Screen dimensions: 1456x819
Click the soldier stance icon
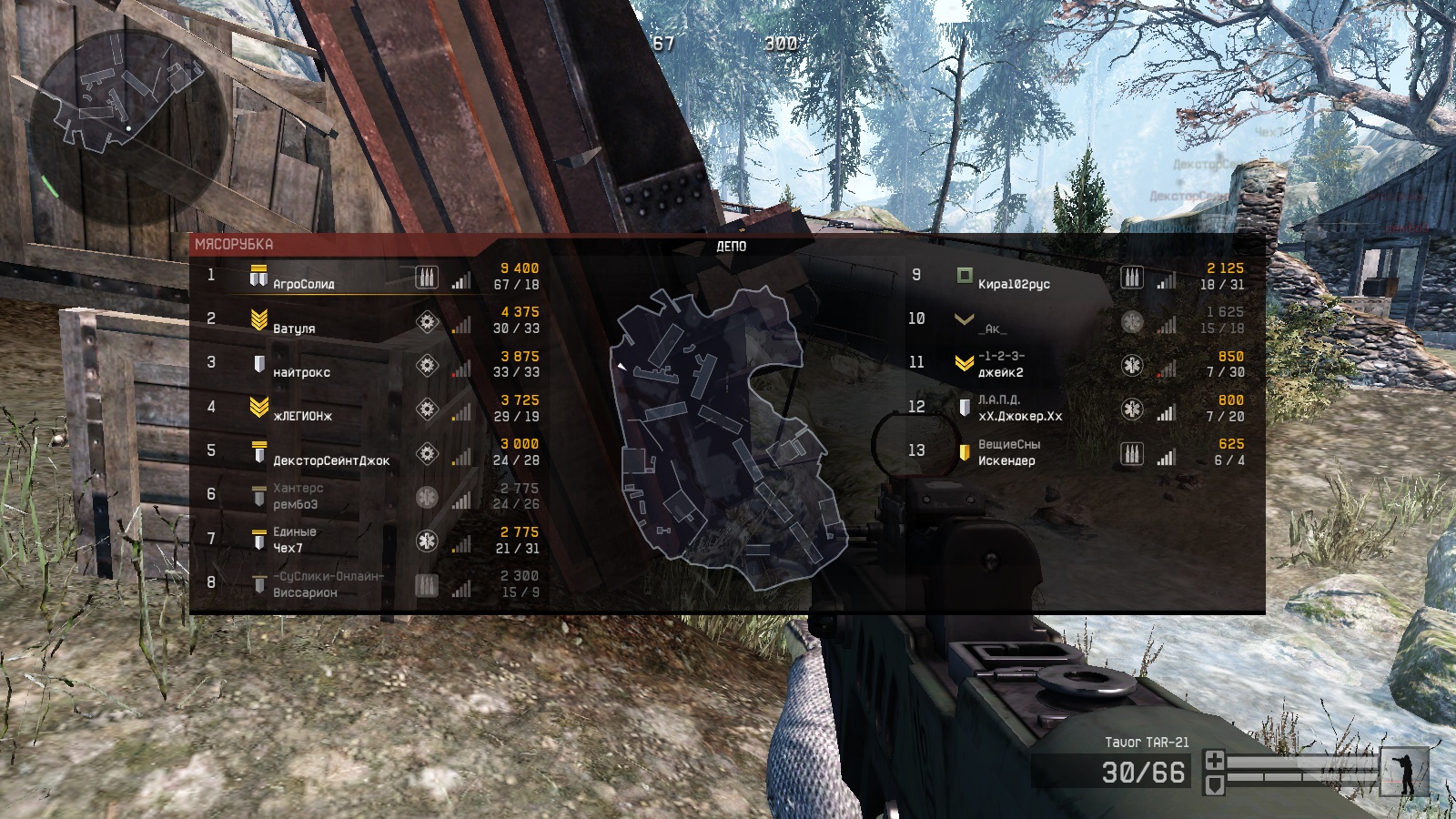(x=1404, y=773)
